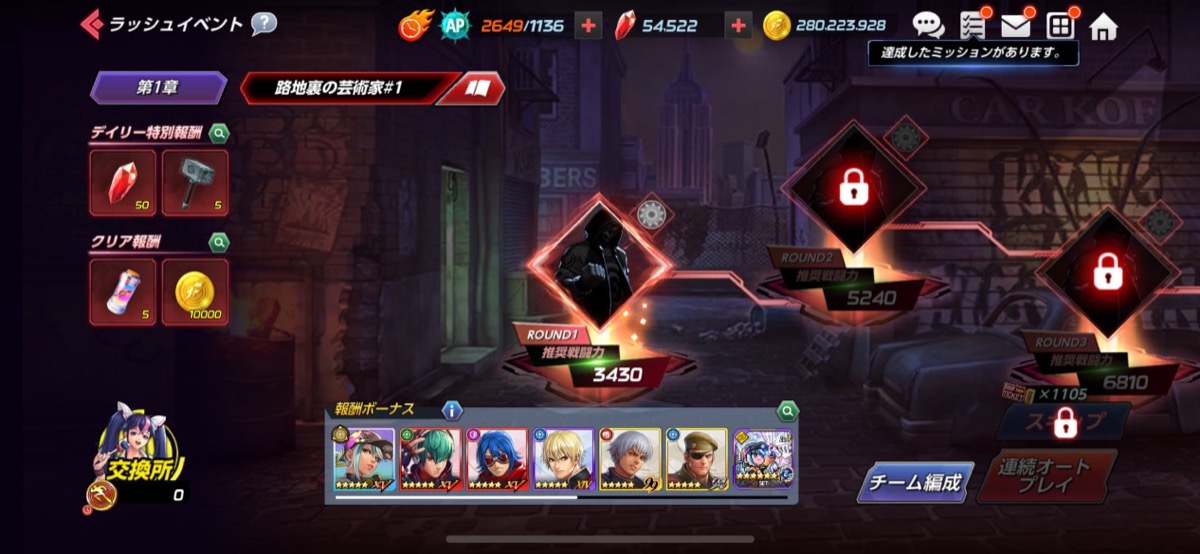Open the grid menu icon
This screenshot has height=554, width=1200.
tap(1060, 26)
